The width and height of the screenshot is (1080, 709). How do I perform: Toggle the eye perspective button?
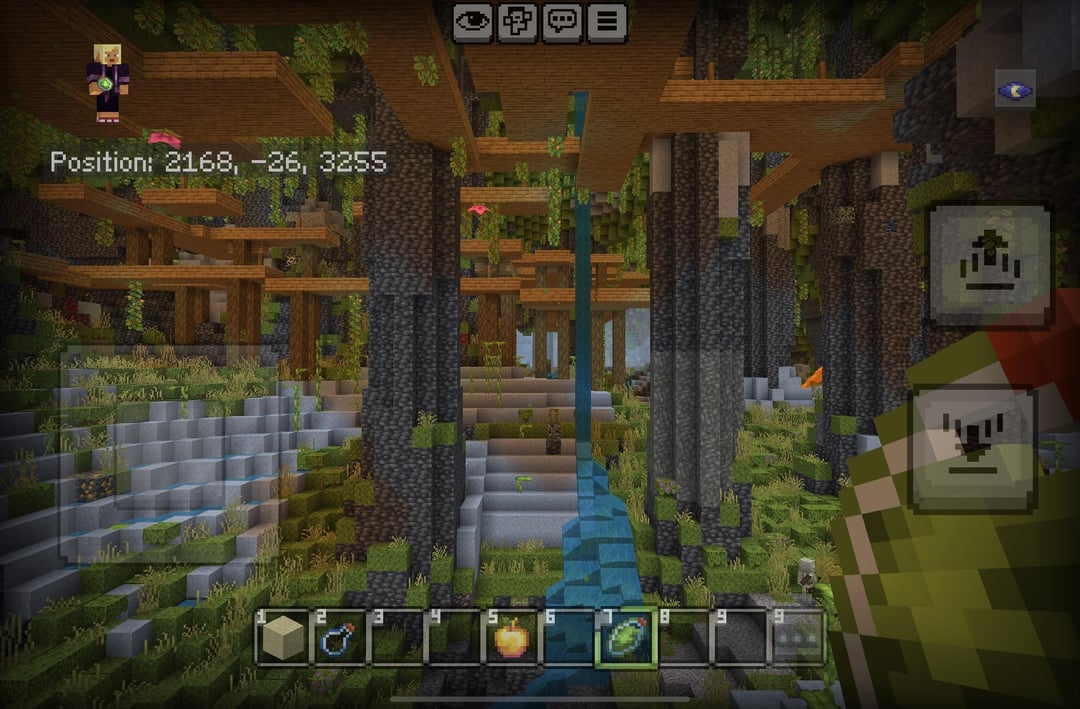[x=473, y=22]
